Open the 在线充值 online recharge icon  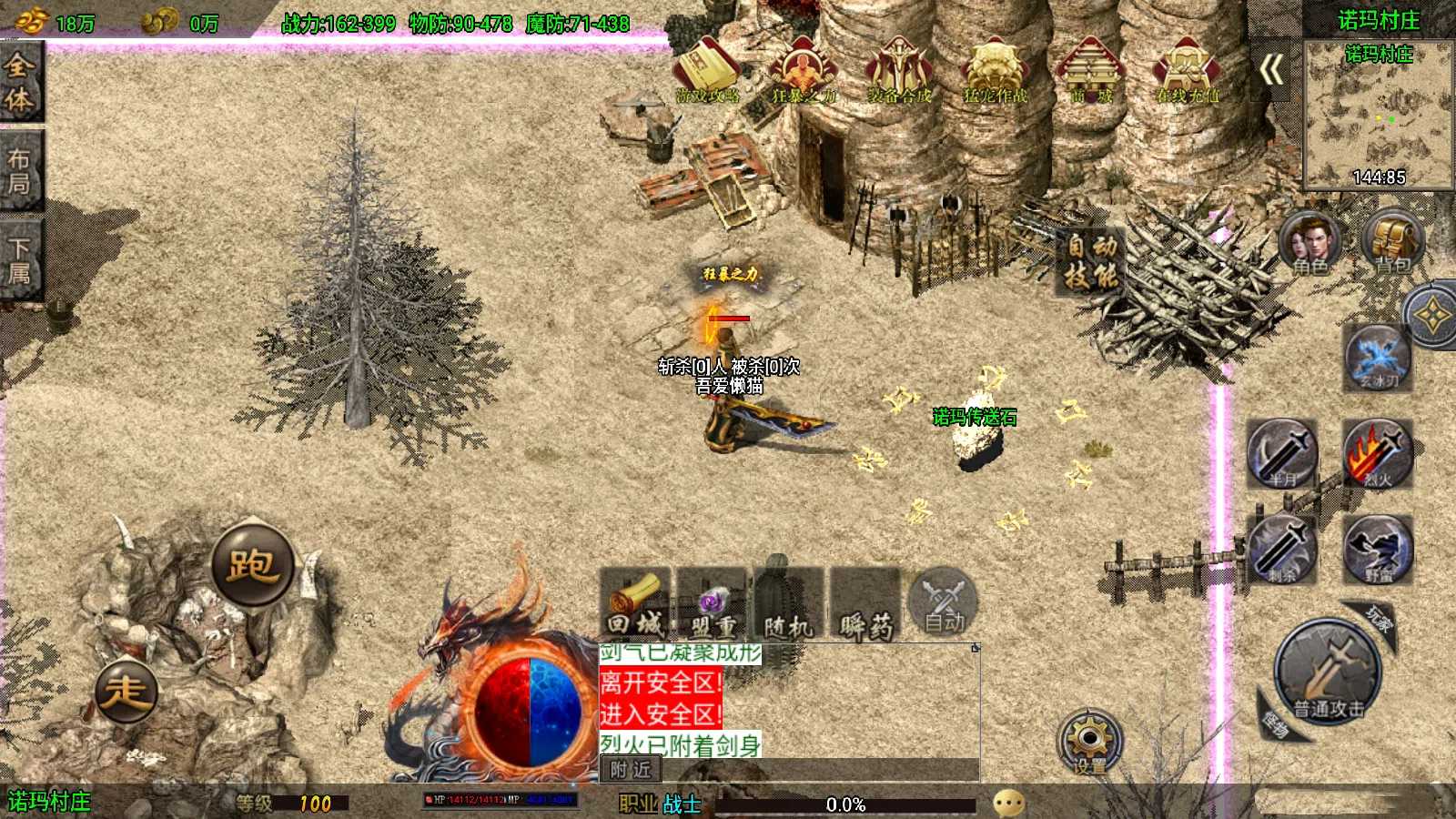(1186, 70)
